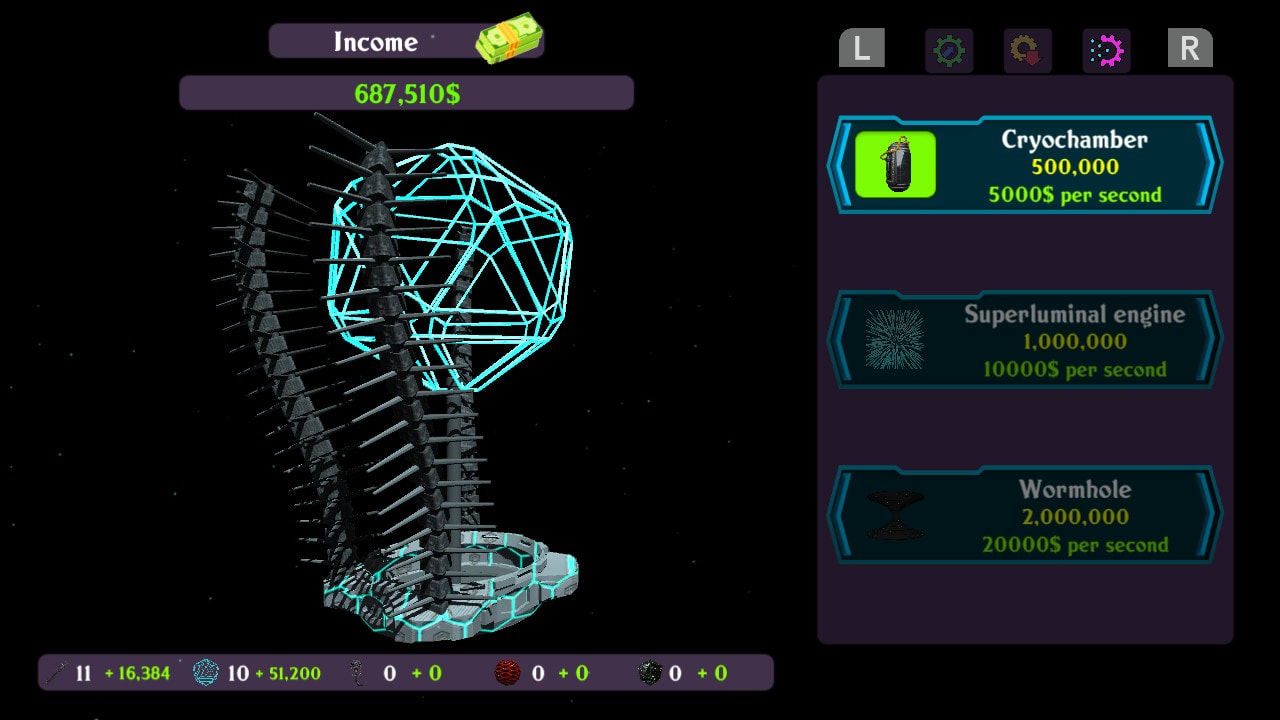Image resolution: width=1280 pixels, height=720 pixels.
Task: Click the Superluminal engine sparkle icon
Action: [x=893, y=340]
